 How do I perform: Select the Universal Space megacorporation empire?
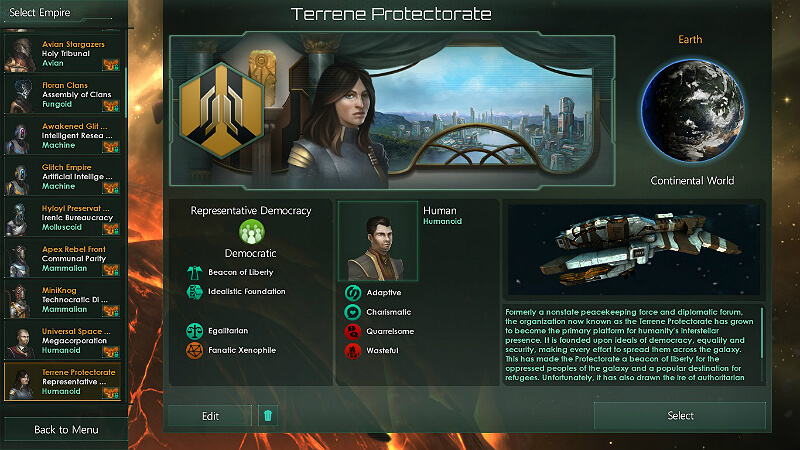[x=63, y=340]
